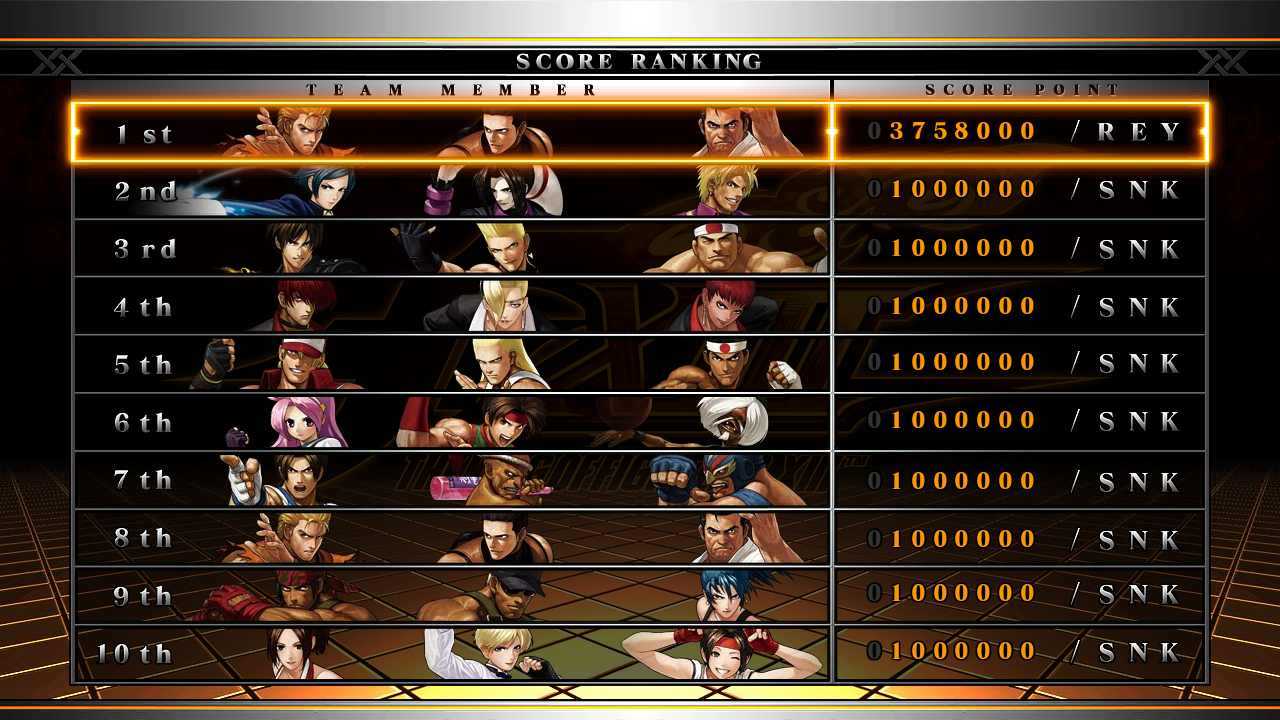Select the 6th place ranking row
The height and width of the screenshot is (720, 1280).
click(x=640, y=422)
